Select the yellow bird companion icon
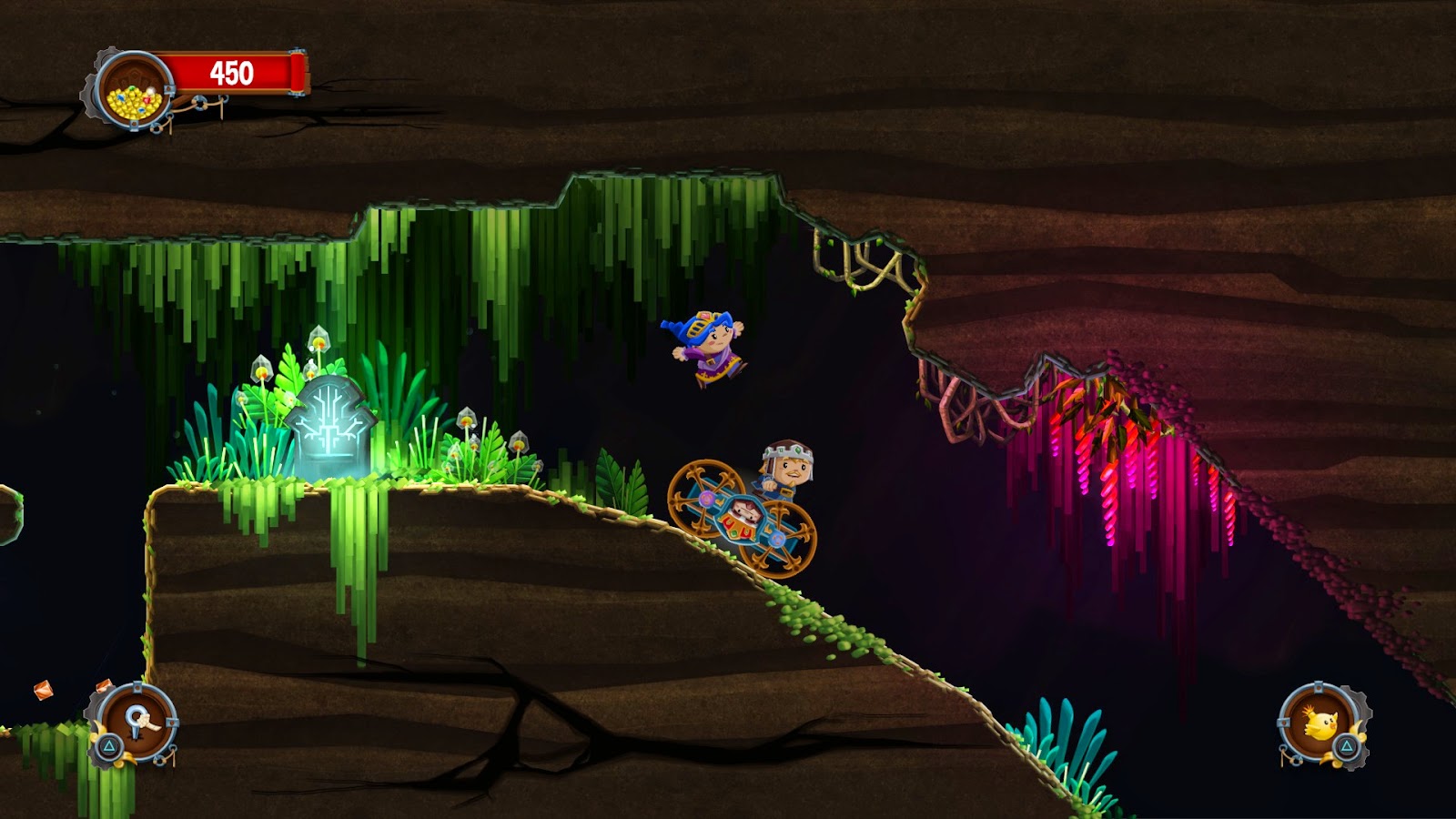 pyautogui.click(x=1321, y=726)
